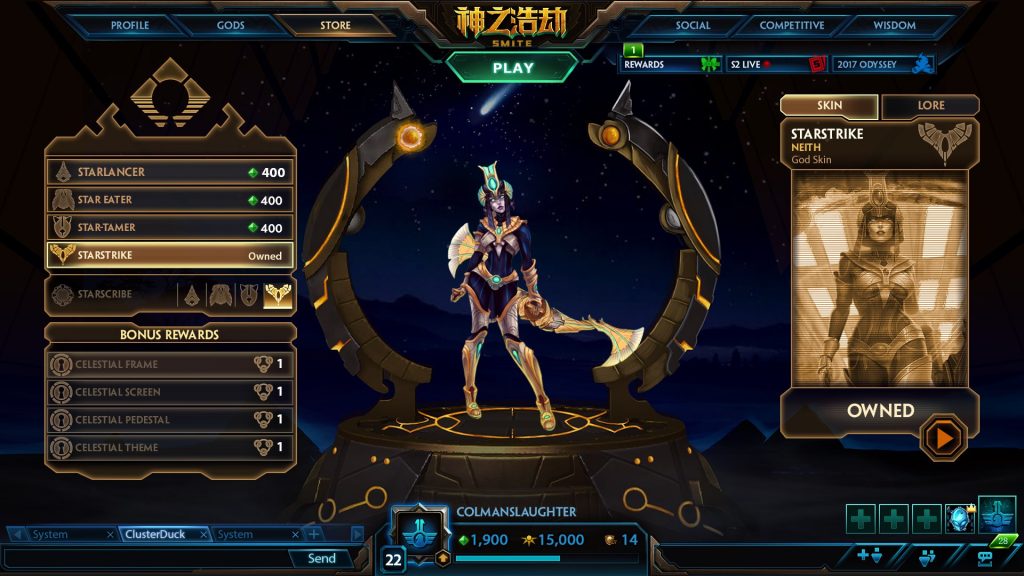The height and width of the screenshot is (576, 1024).
Task: Select the Starlancer skin row
Action: [x=170, y=172]
